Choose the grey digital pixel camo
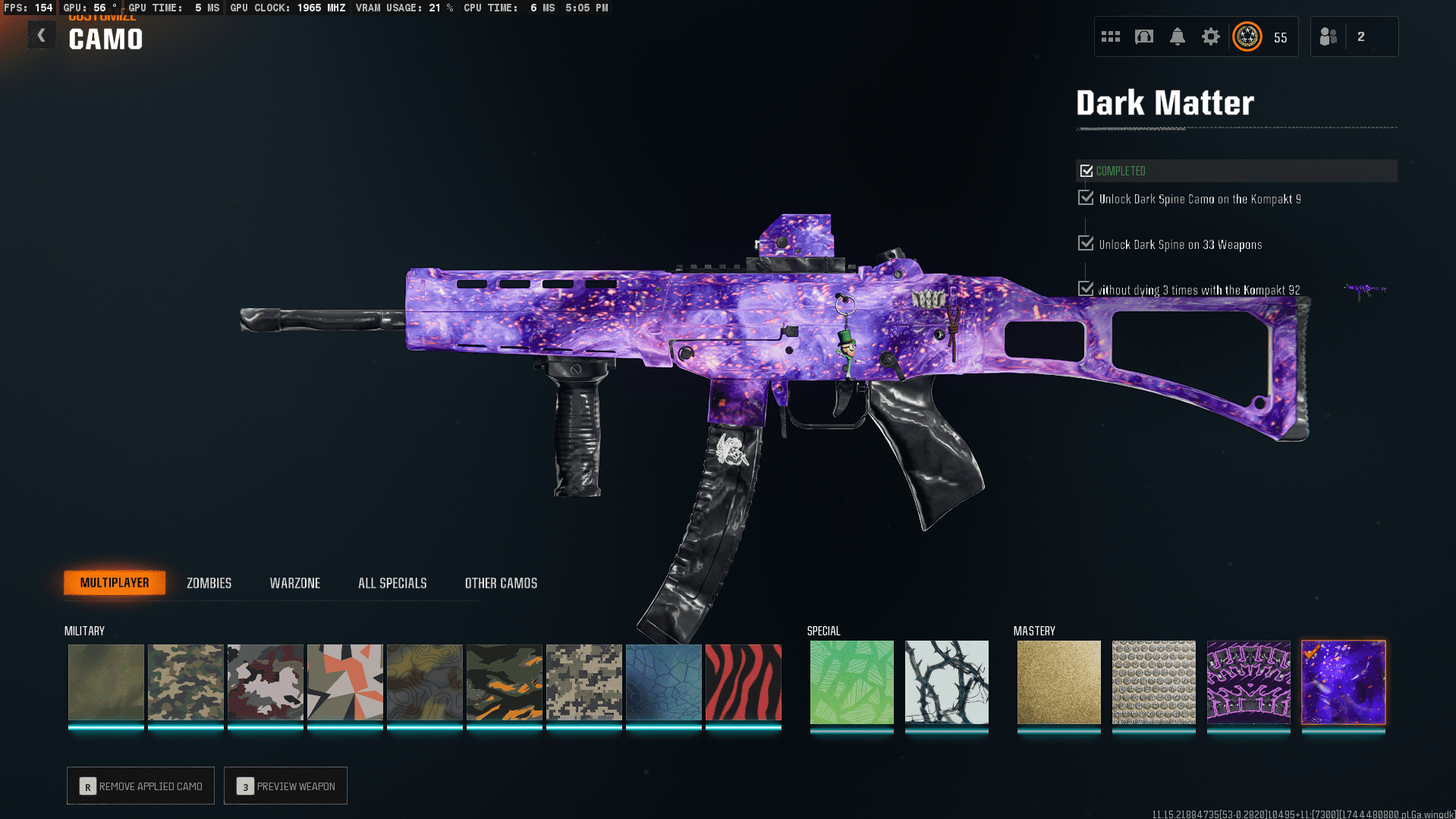This screenshot has height=819, width=1456. coord(583,682)
